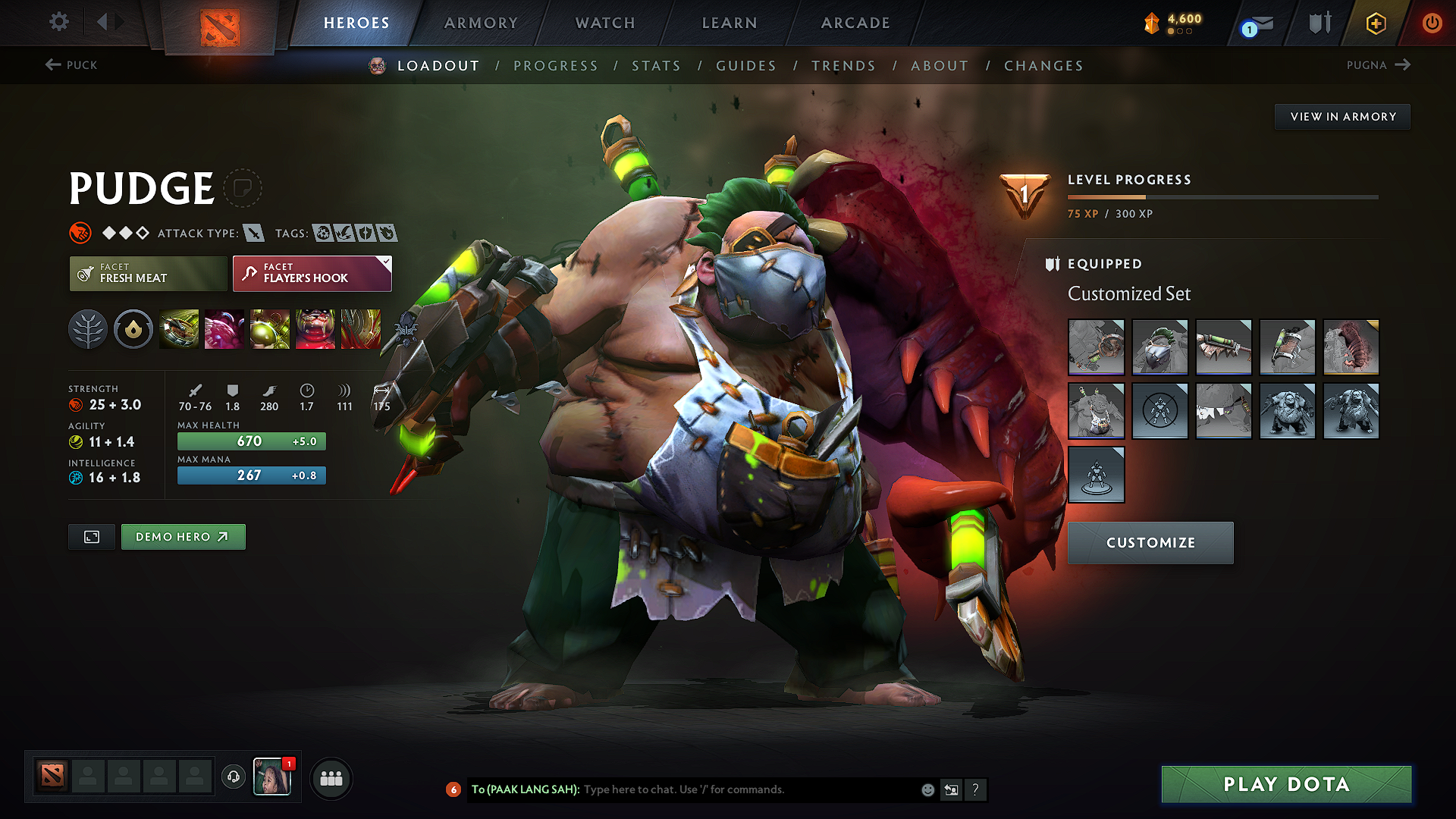Viewport: 1456px width, 819px height.
Task: Select the Meat Hook ability icon
Action: (179, 329)
